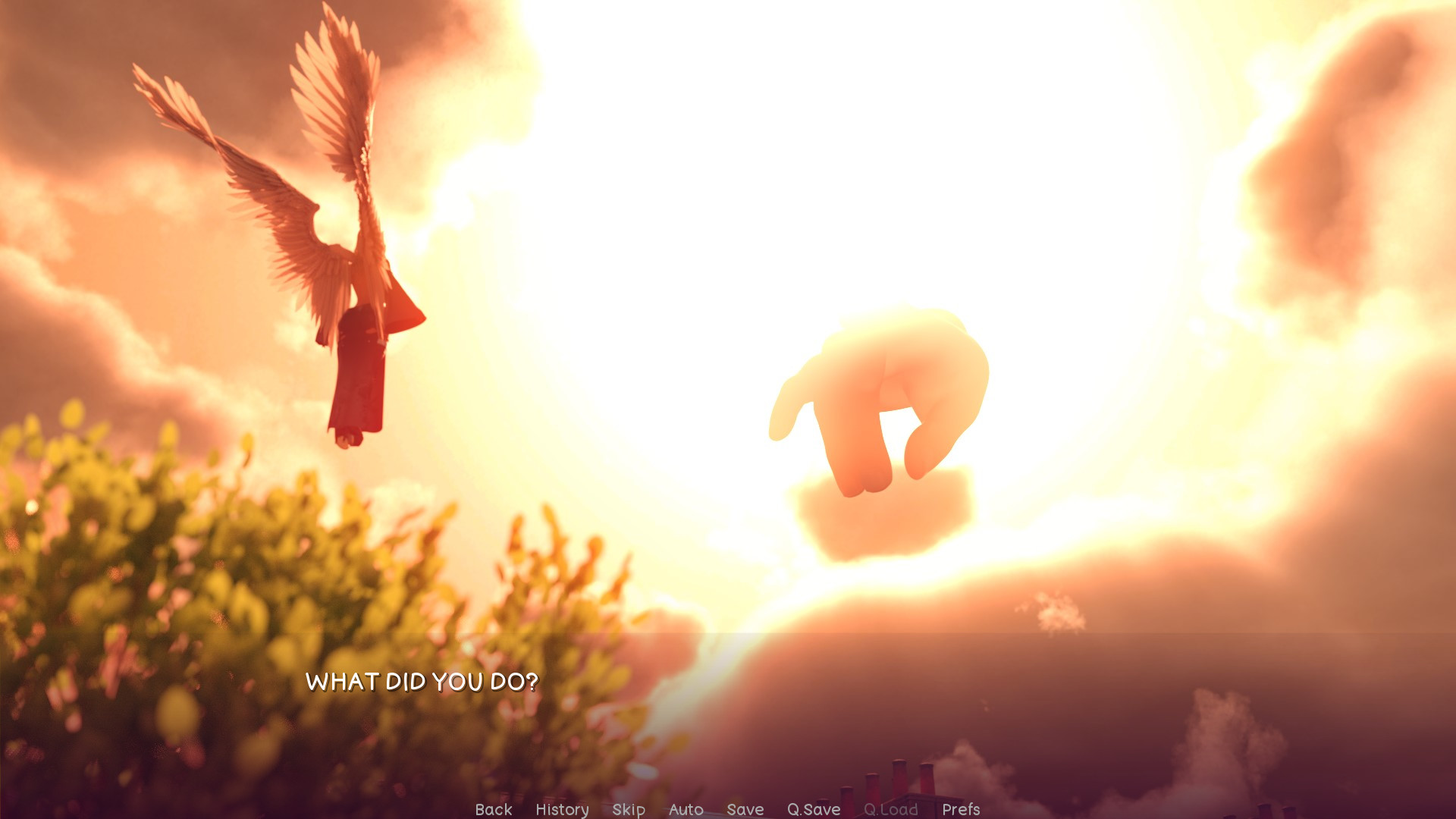Open the Prefs settings screen

tap(960, 809)
